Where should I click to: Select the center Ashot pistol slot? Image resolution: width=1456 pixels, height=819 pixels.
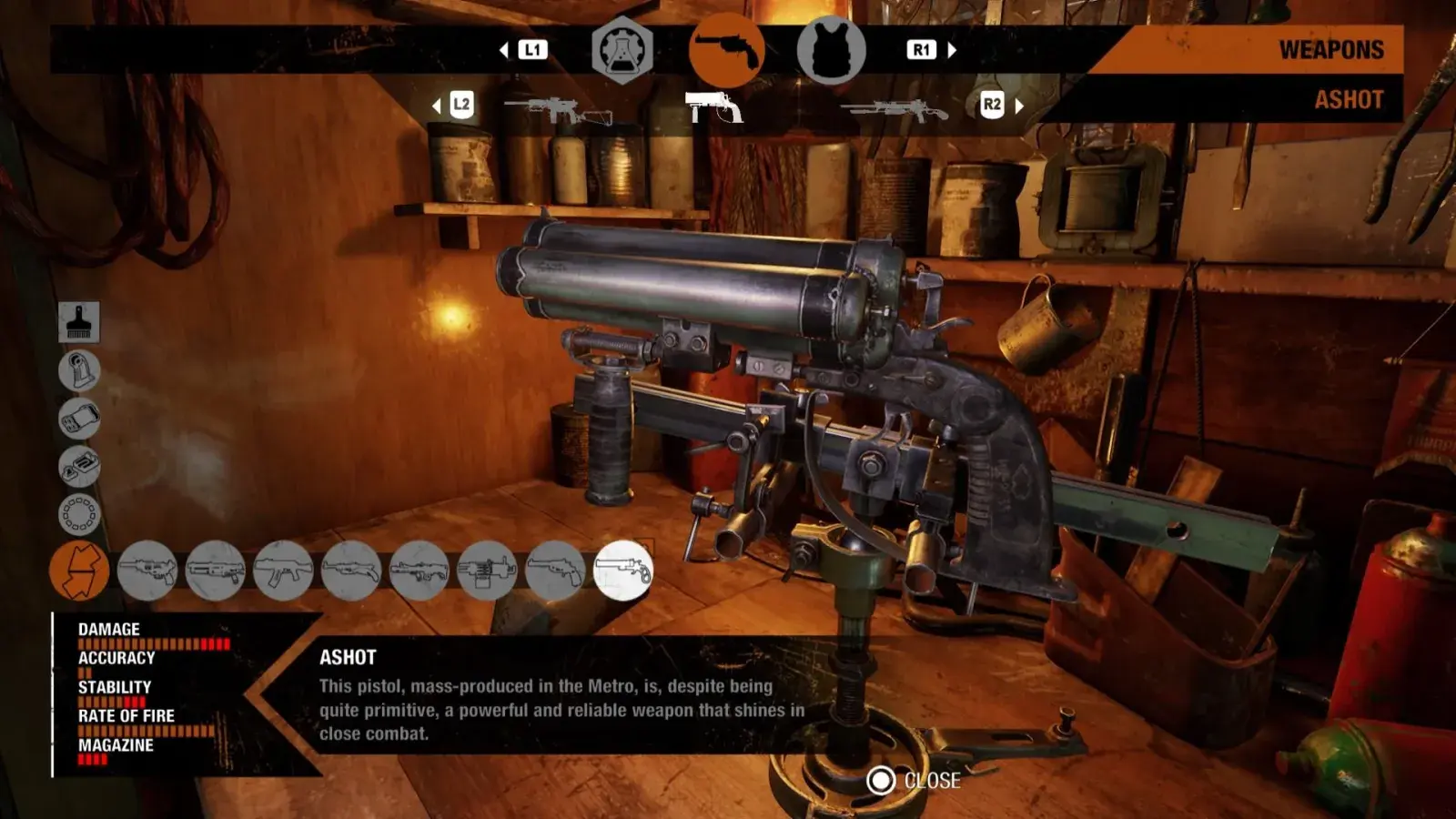pos(714,107)
